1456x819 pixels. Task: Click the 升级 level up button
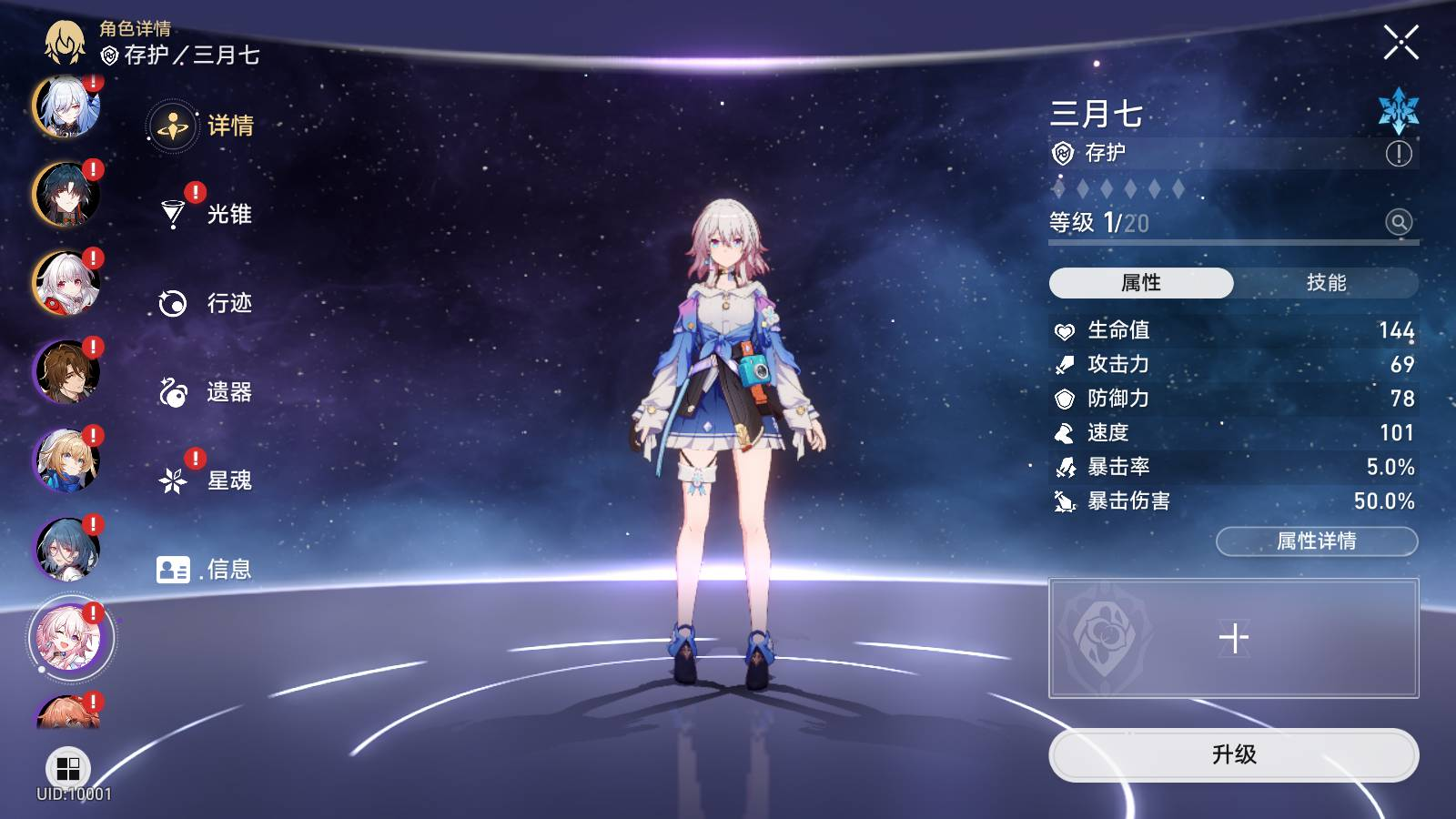click(x=1233, y=754)
